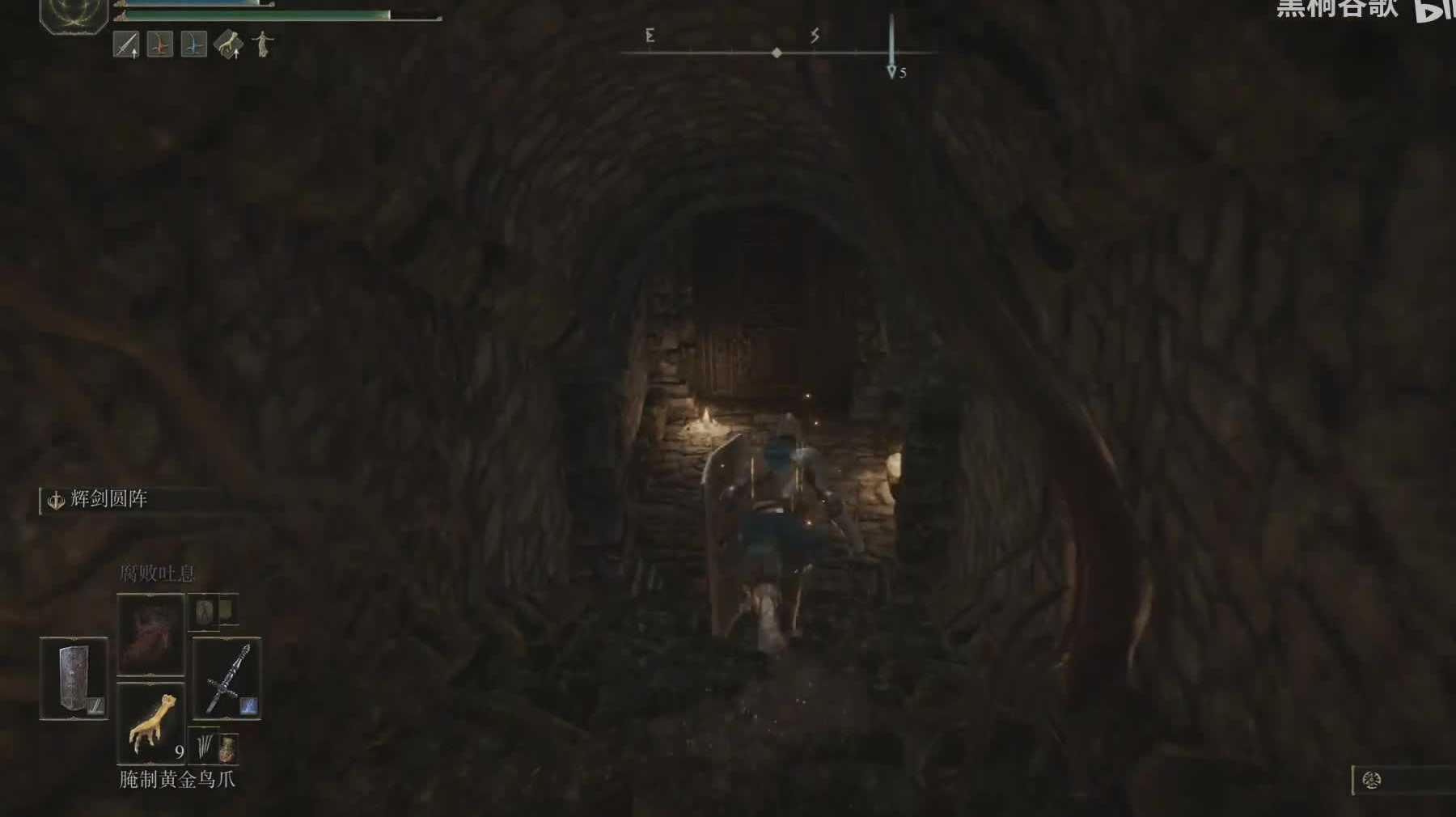Viewport: 1456px width, 817px height.
Task: Click the round character emblem portrait
Action: click(x=74, y=14)
